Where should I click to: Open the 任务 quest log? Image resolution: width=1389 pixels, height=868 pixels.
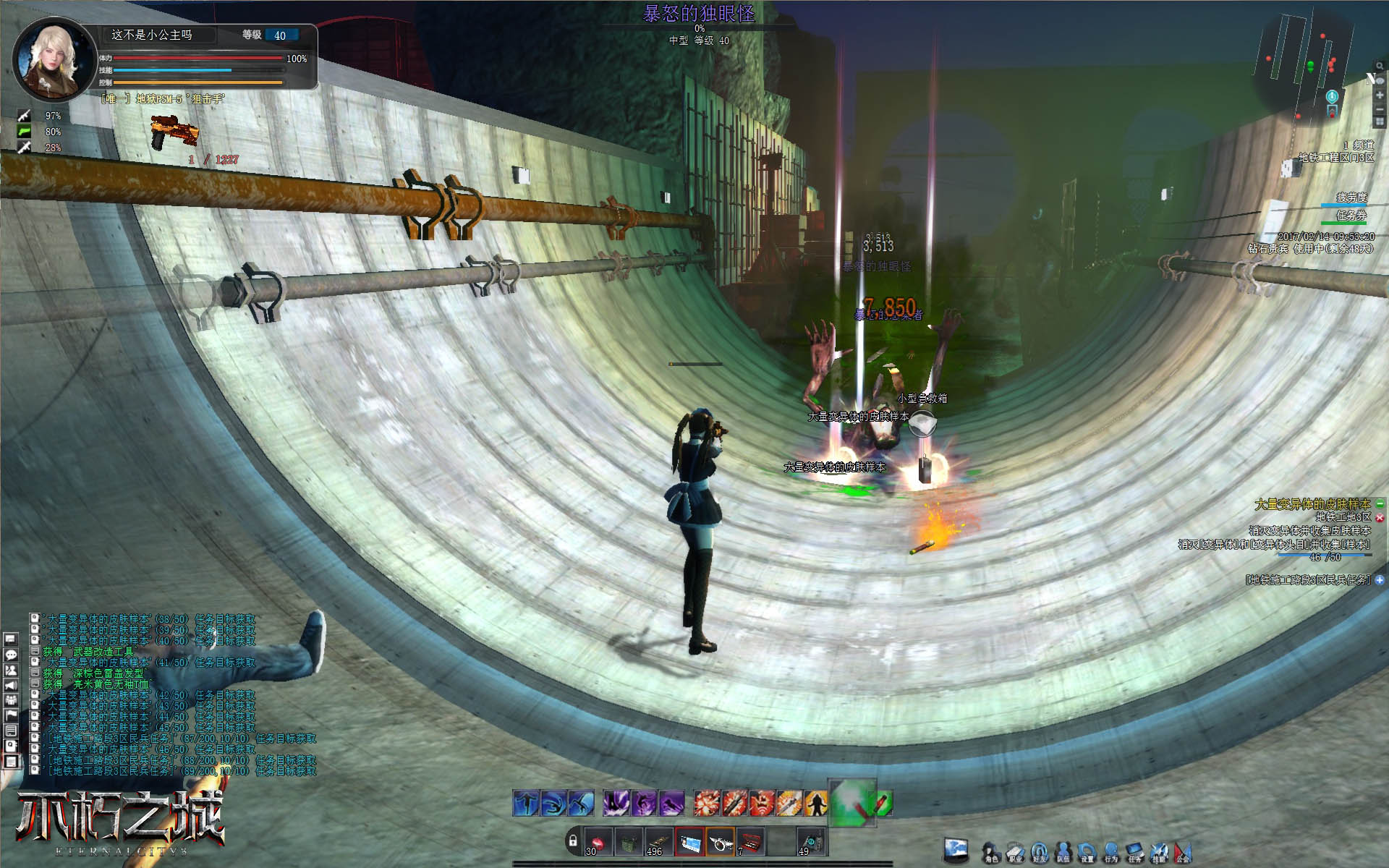[x=1134, y=852]
